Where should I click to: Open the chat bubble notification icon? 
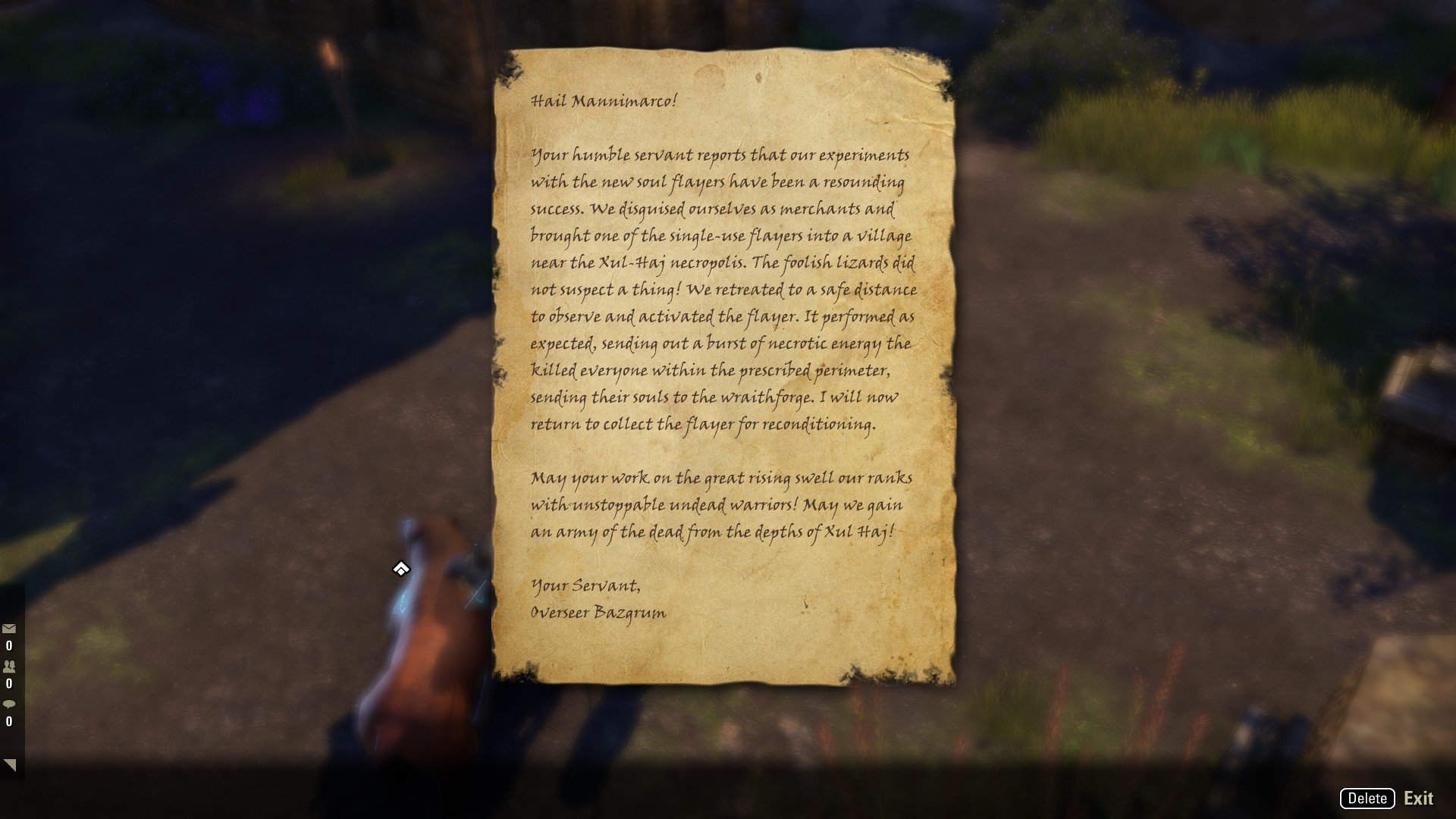pos(8,704)
